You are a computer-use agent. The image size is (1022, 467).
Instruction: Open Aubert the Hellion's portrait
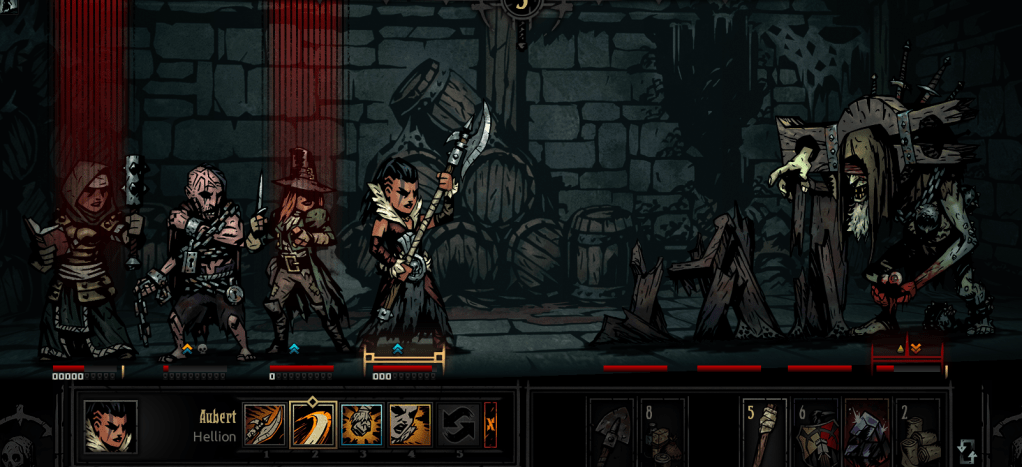pyautogui.click(x=110, y=426)
